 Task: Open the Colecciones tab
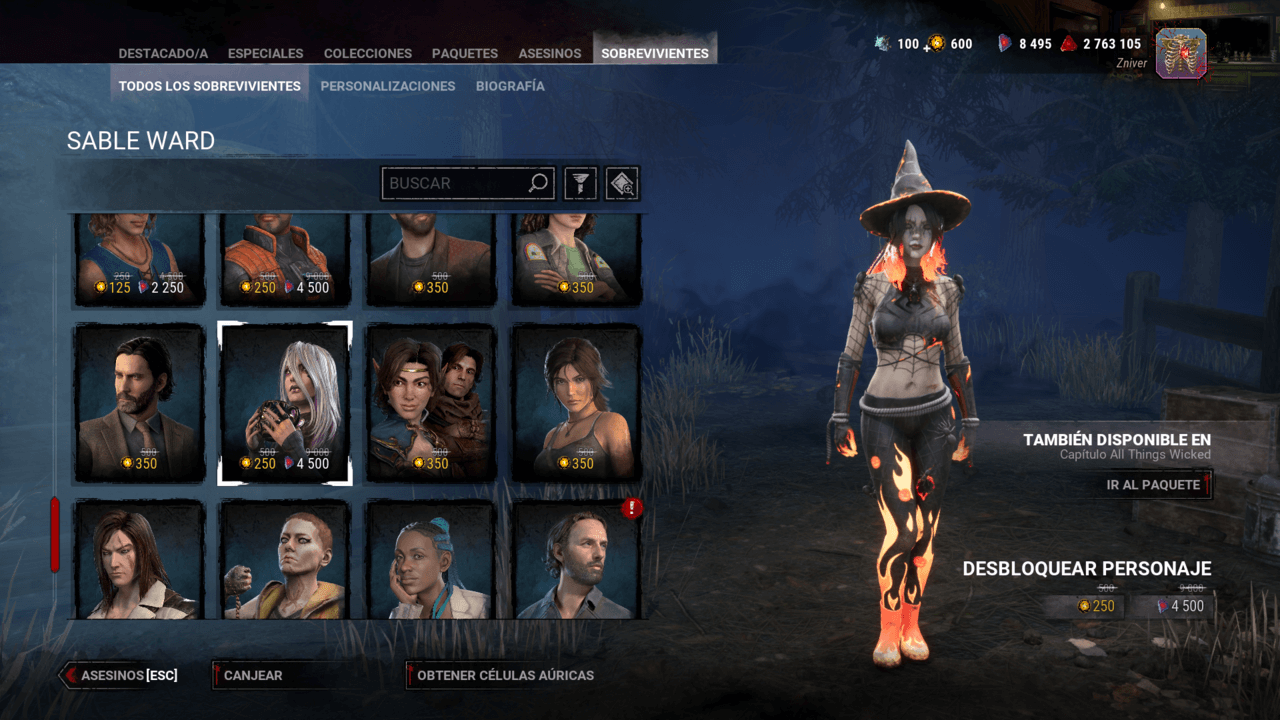tap(367, 53)
